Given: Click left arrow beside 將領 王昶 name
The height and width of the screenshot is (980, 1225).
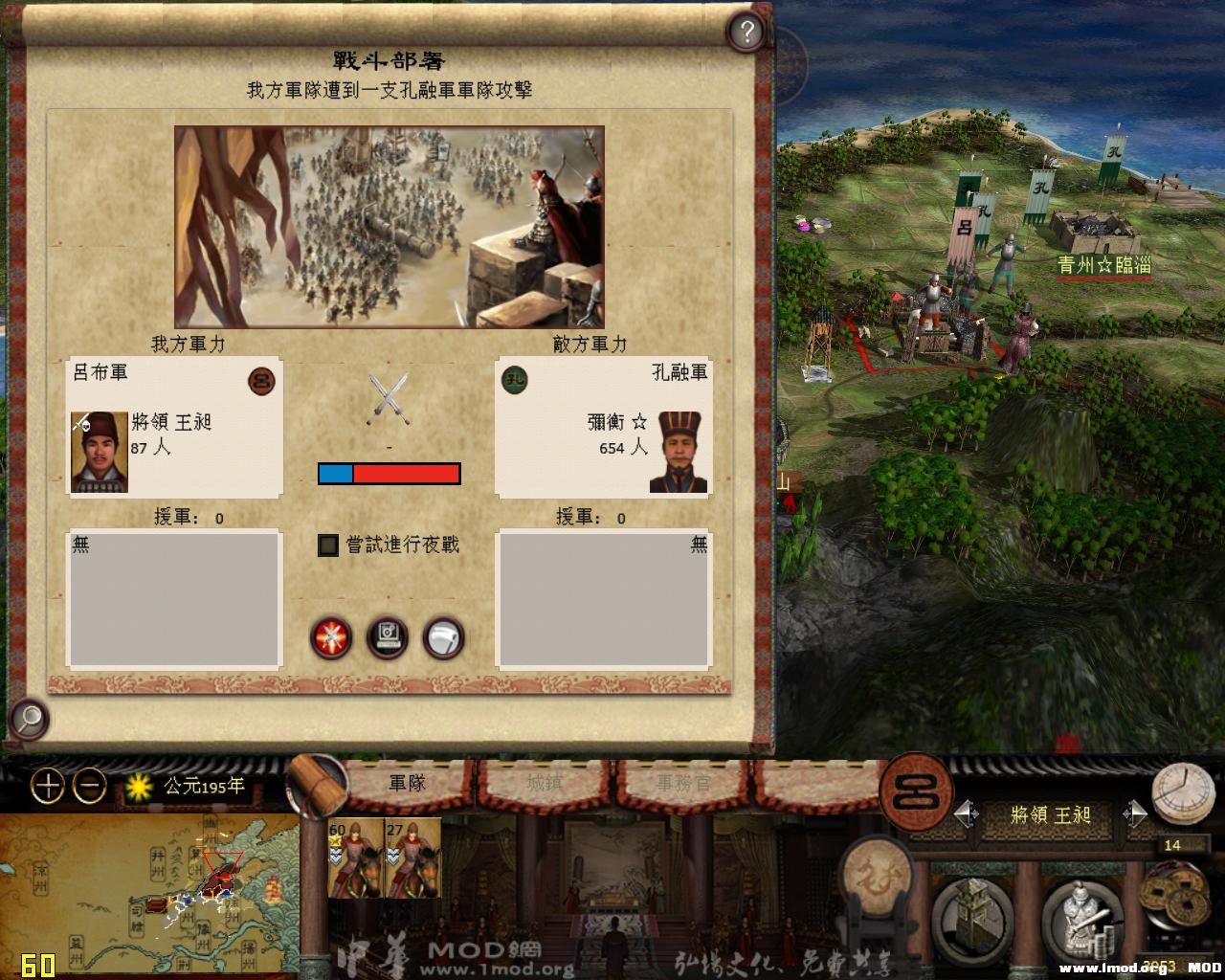Looking at the screenshot, I should click(x=966, y=814).
